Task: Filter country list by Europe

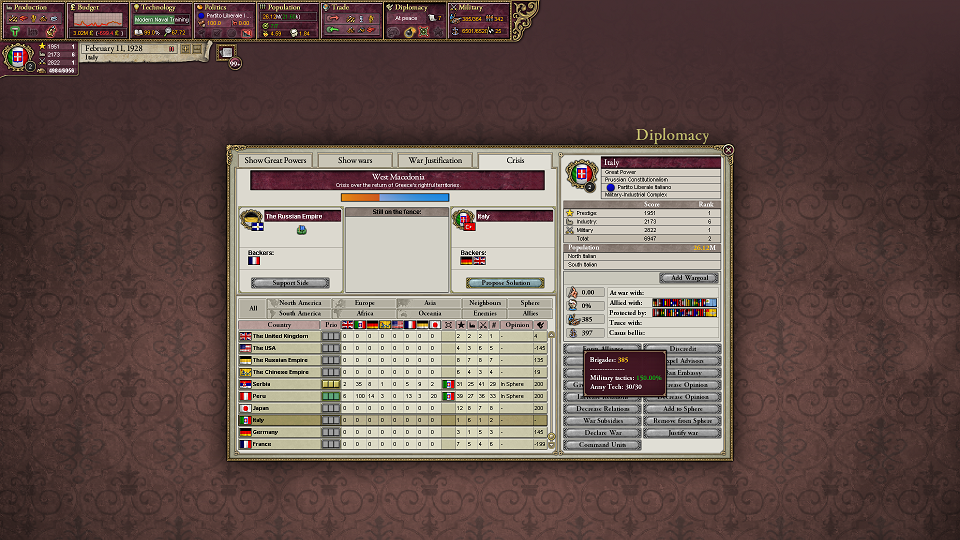Action: point(364,302)
